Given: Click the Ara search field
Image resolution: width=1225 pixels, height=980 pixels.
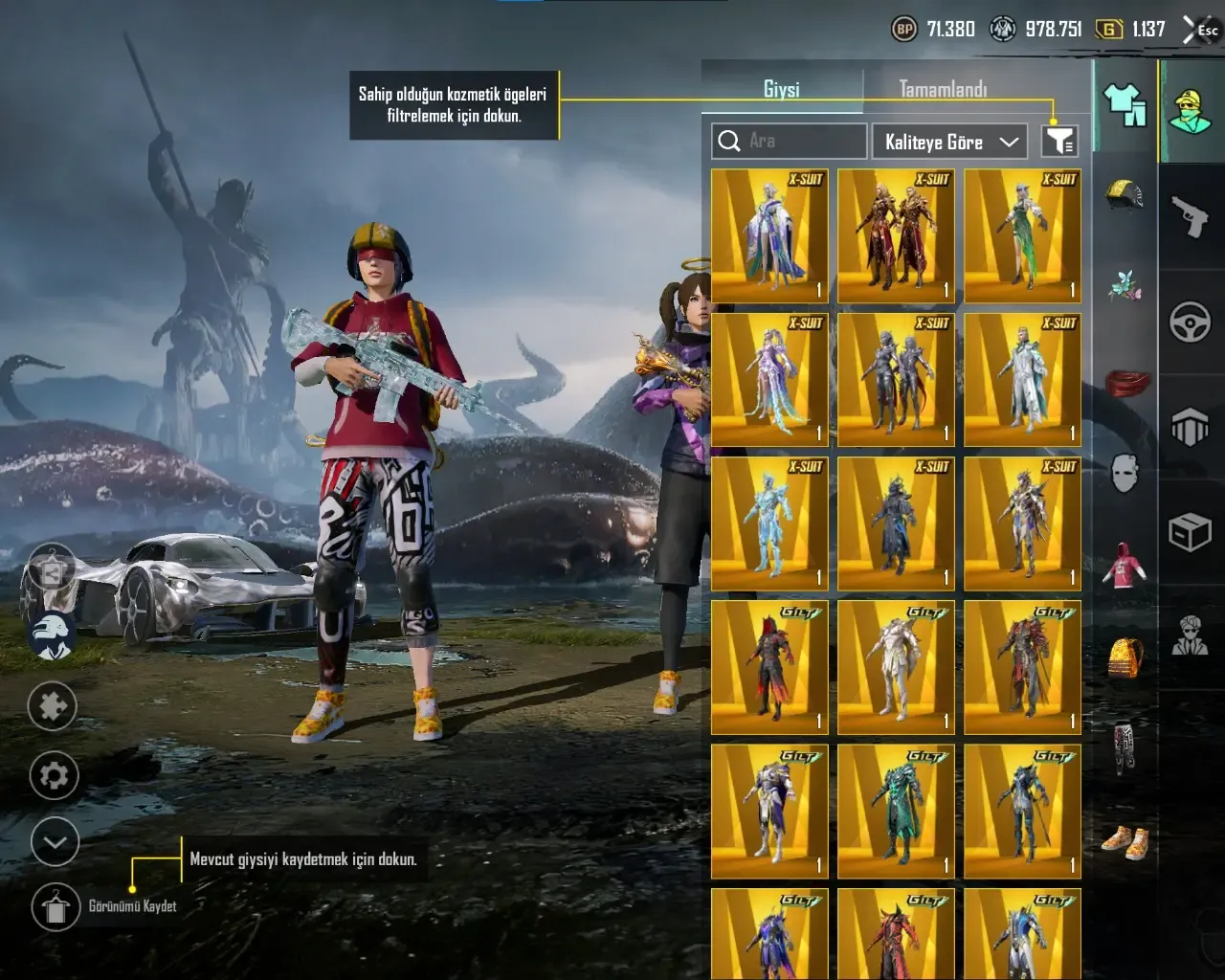Looking at the screenshot, I should click(790, 141).
